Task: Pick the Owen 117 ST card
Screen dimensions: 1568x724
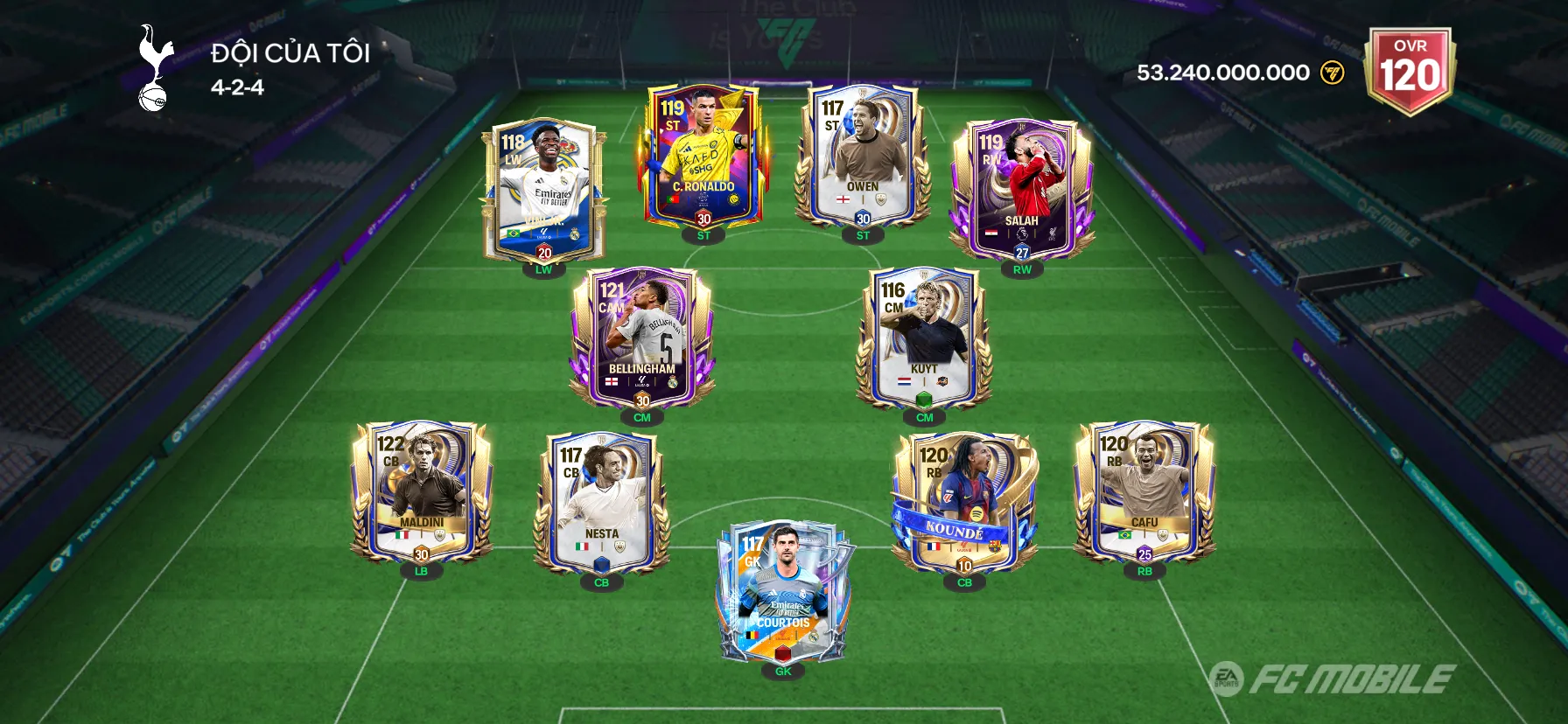Action: click(862, 157)
